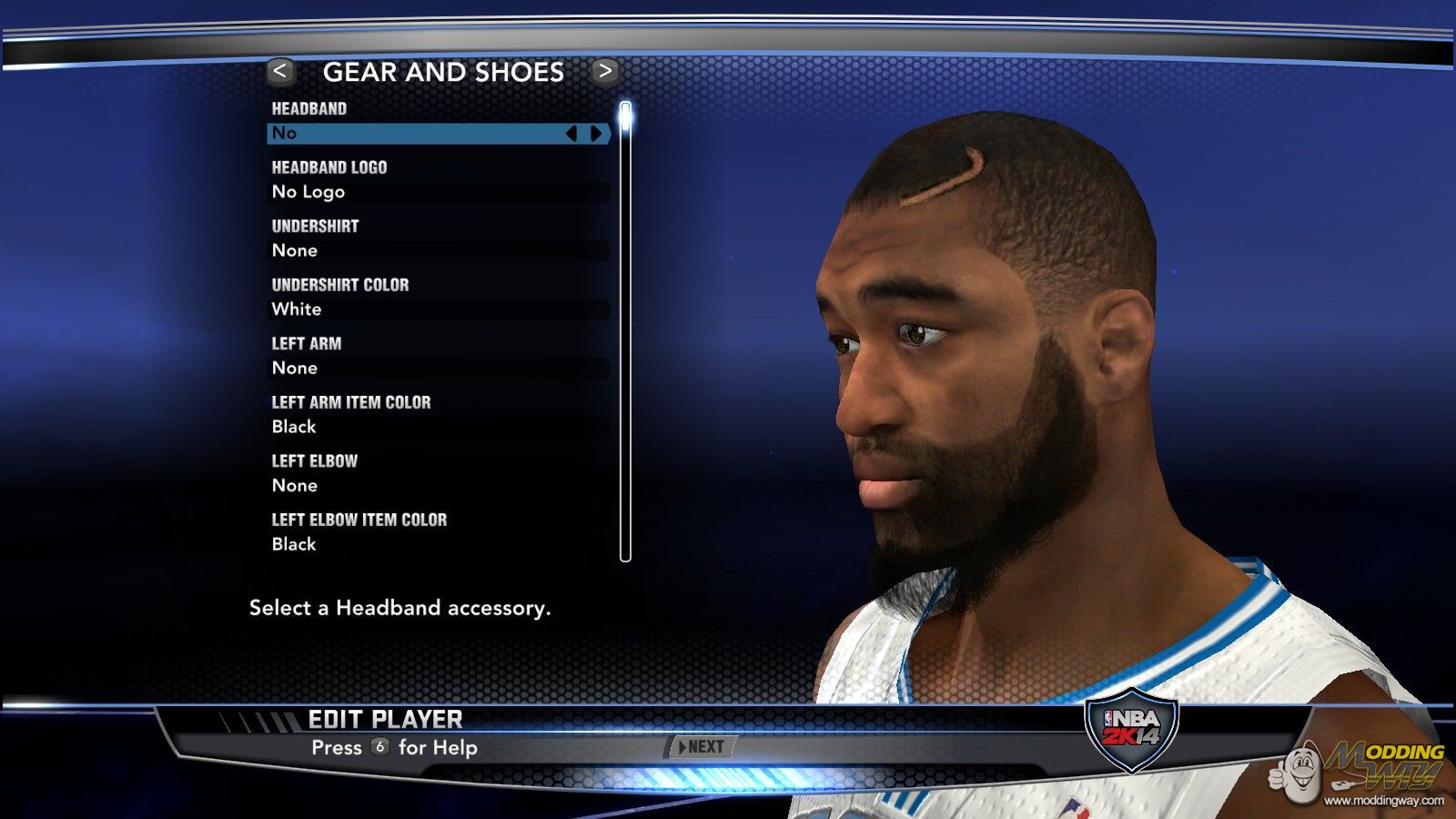The height and width of the screenshot is (819, 1456).
Task: Select Left Arm Item Color setting
Action: [439, 427]
